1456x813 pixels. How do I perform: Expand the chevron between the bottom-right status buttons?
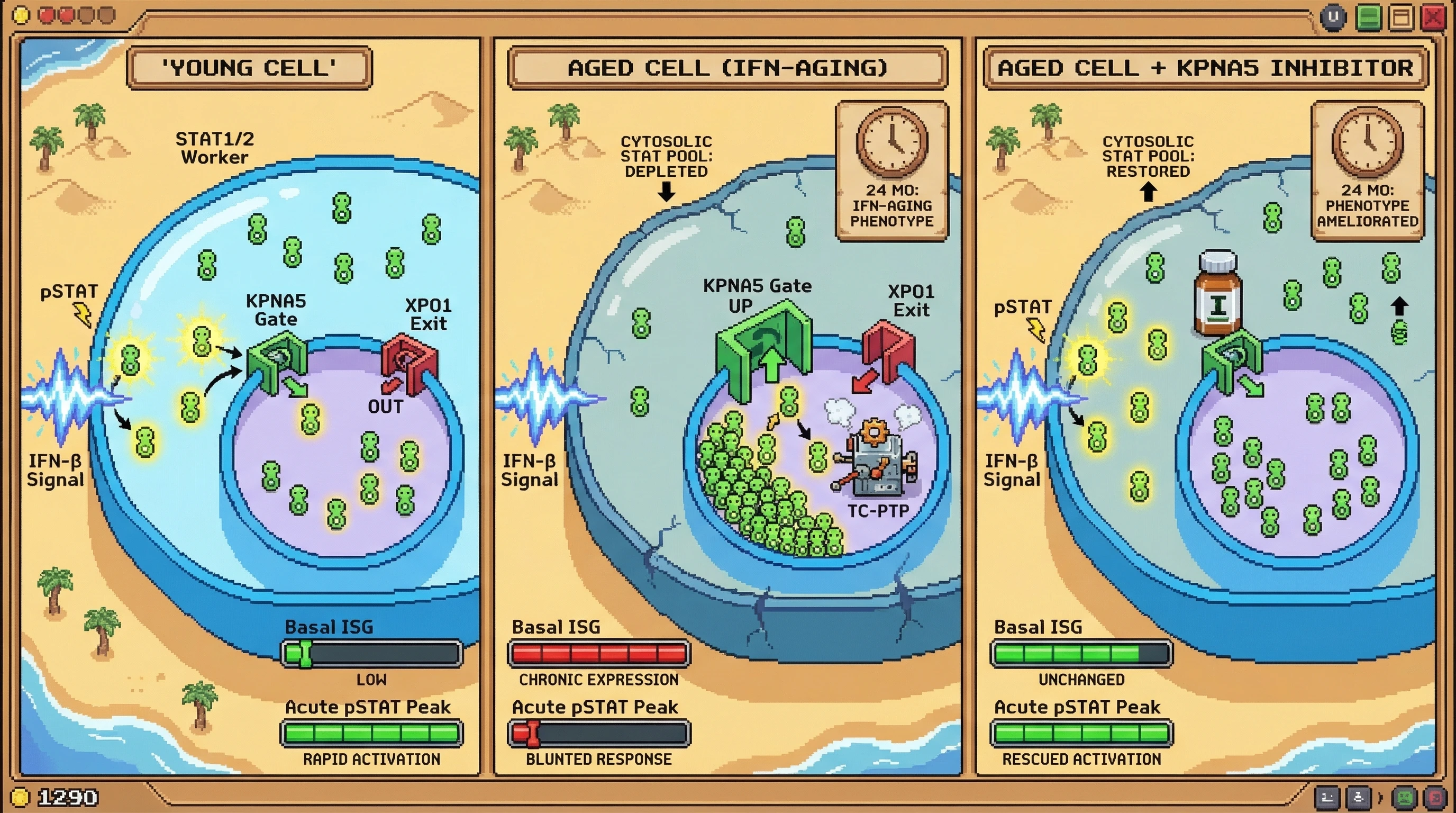coord(1381,798)
